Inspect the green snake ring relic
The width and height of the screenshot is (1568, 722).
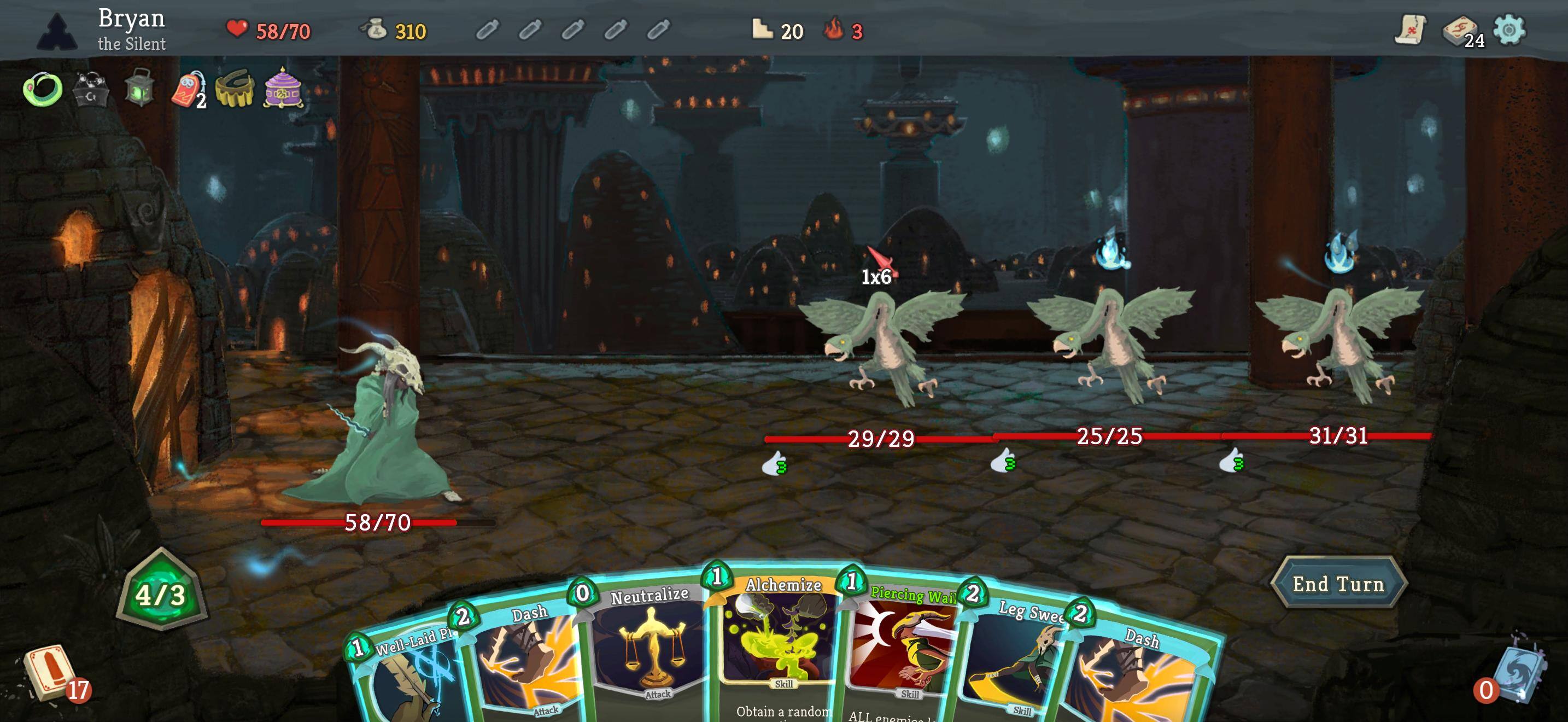43,90
